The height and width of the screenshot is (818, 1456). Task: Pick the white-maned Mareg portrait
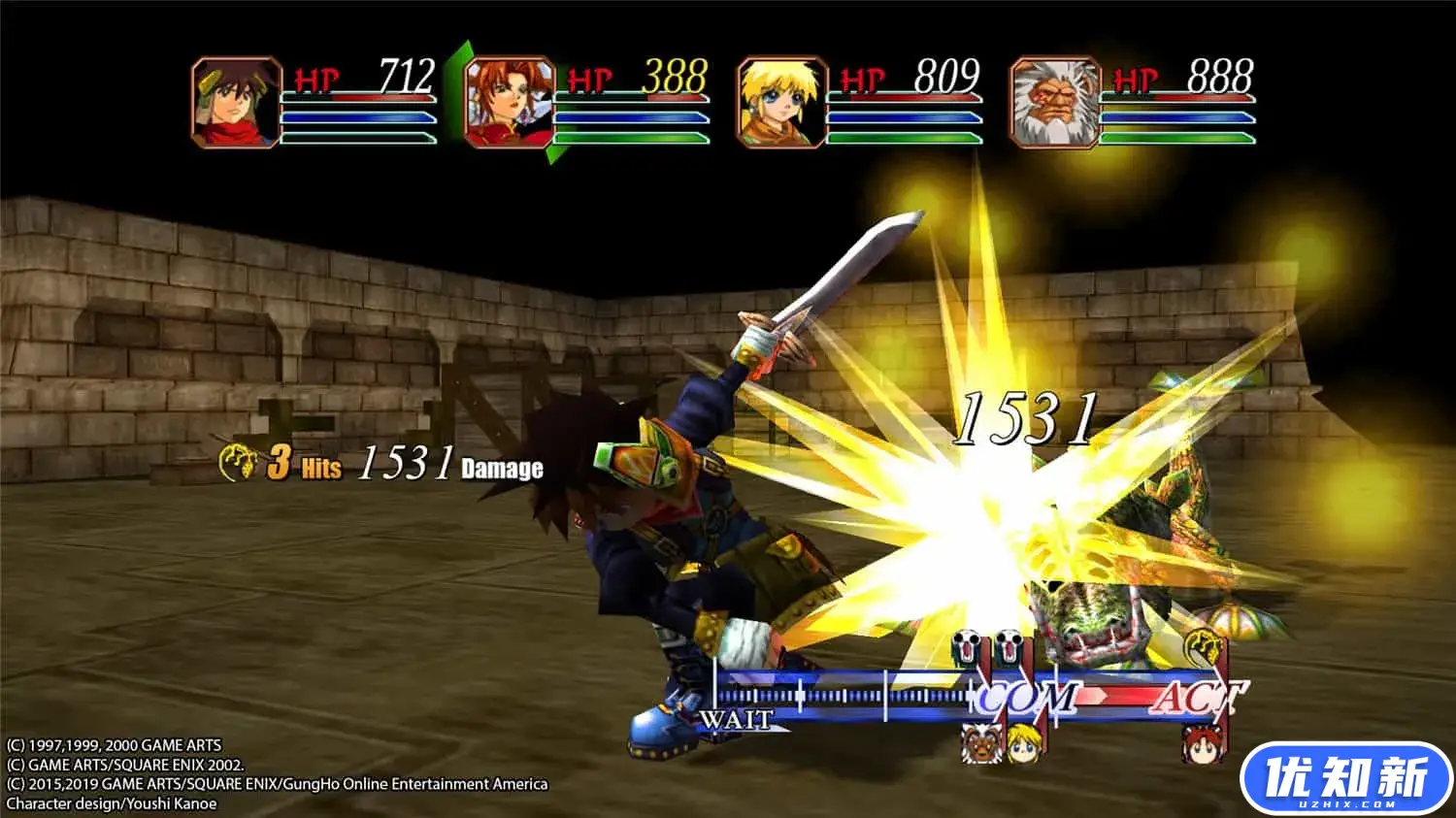tap(1055, 102)
